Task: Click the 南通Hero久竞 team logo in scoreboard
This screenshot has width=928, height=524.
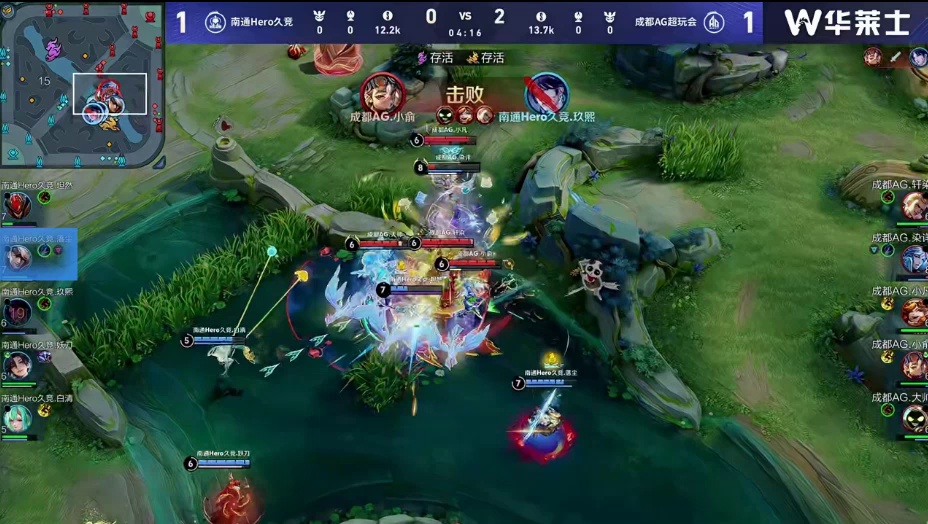Action: tap(213, 21)
